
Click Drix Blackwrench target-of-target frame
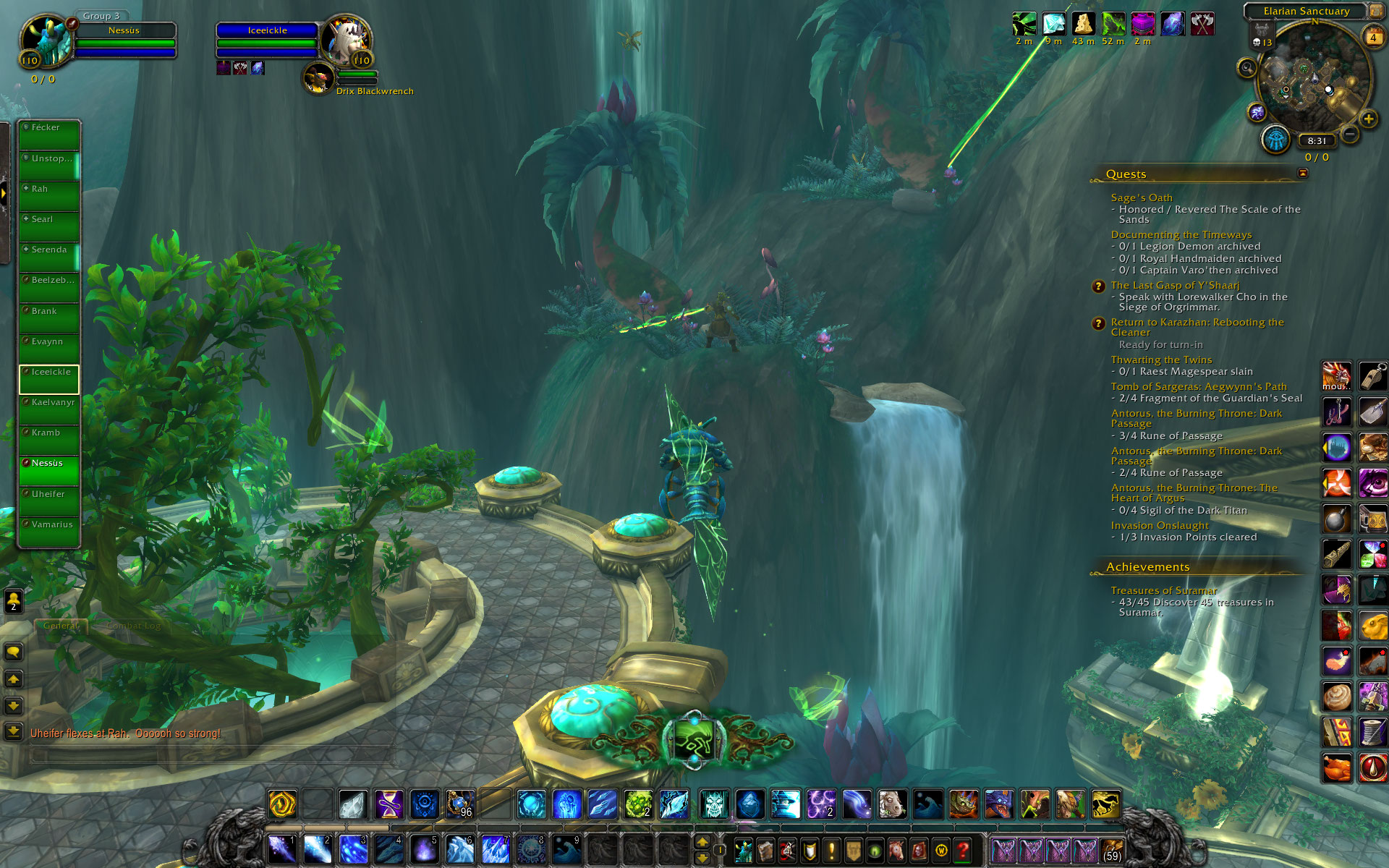pos(319,78)
